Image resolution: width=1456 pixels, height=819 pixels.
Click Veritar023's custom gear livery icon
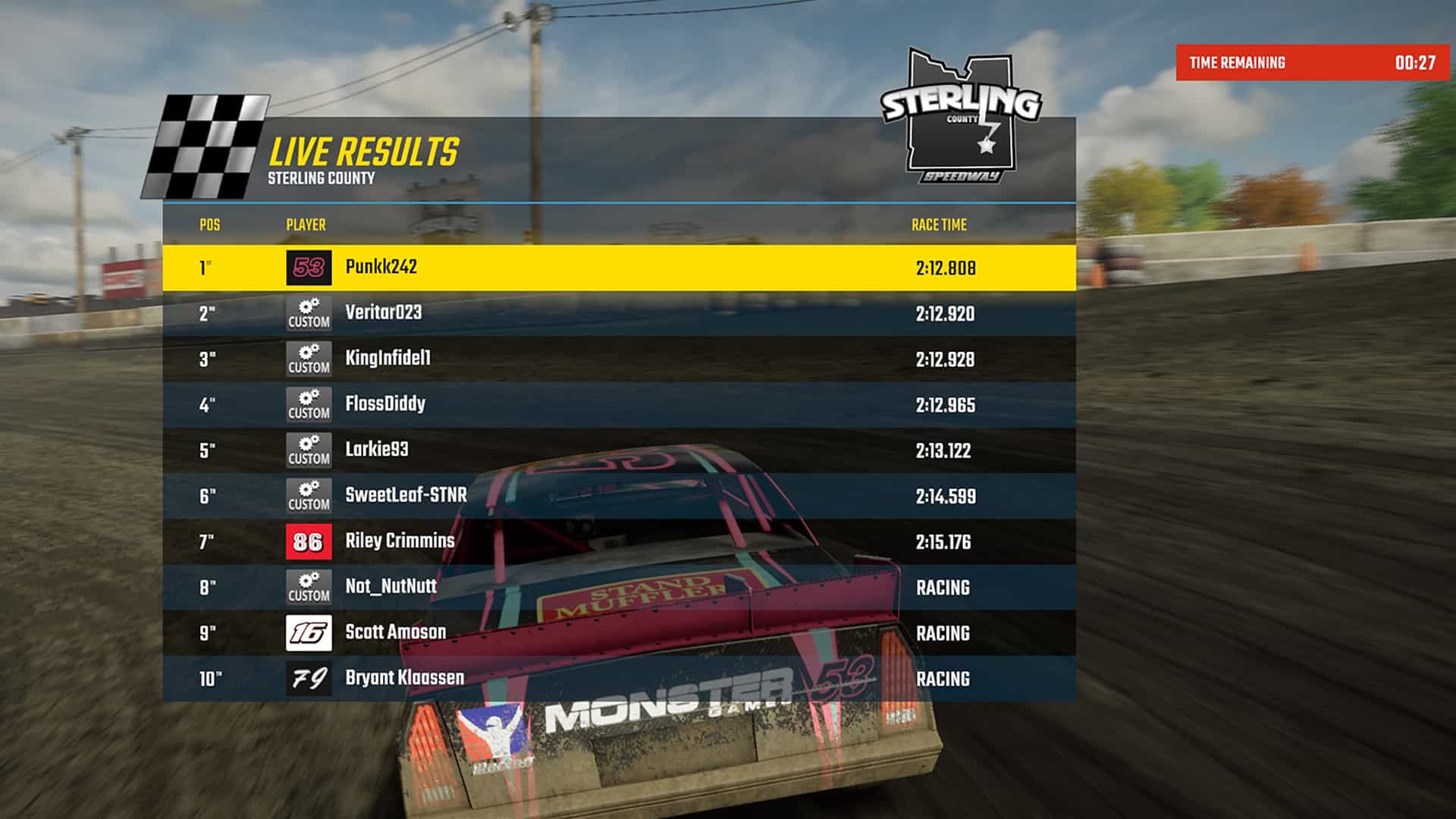pyautogui.click(x=311, y=312)
